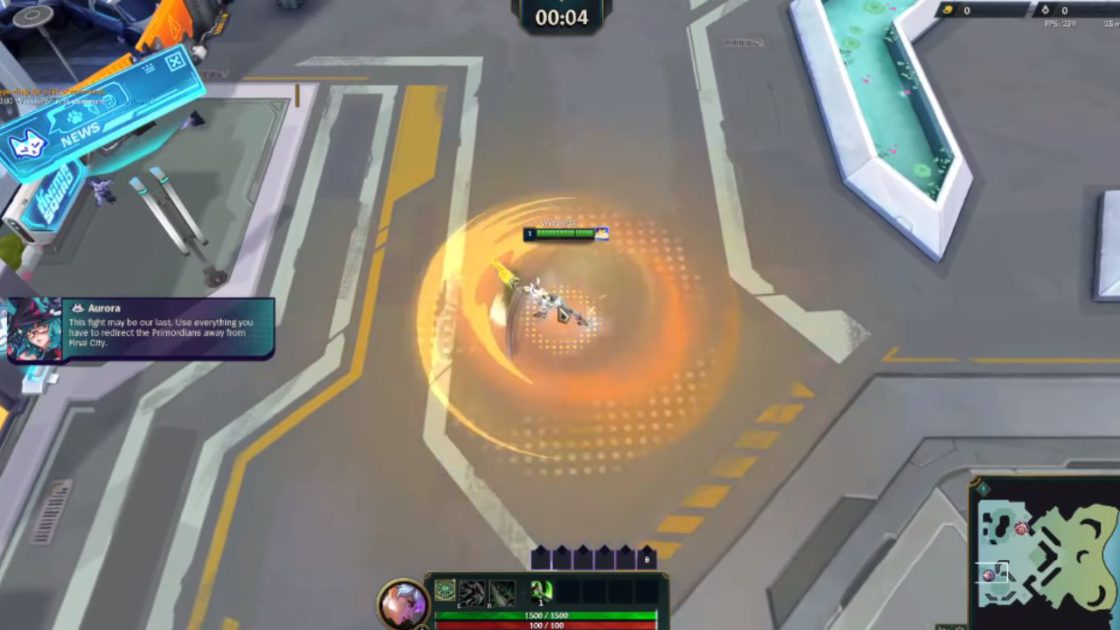Activate the E ability icon

[472, 591]
